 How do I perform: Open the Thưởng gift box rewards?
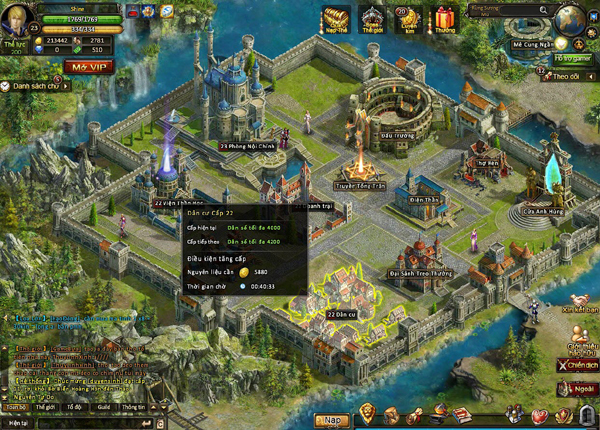coord(443,20)
